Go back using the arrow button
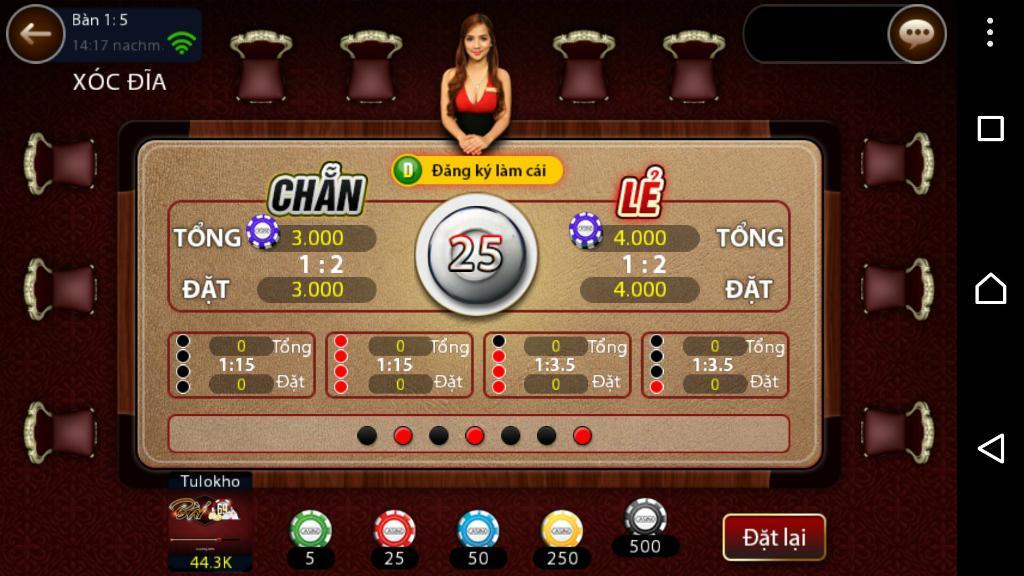 tap(36, 34)
